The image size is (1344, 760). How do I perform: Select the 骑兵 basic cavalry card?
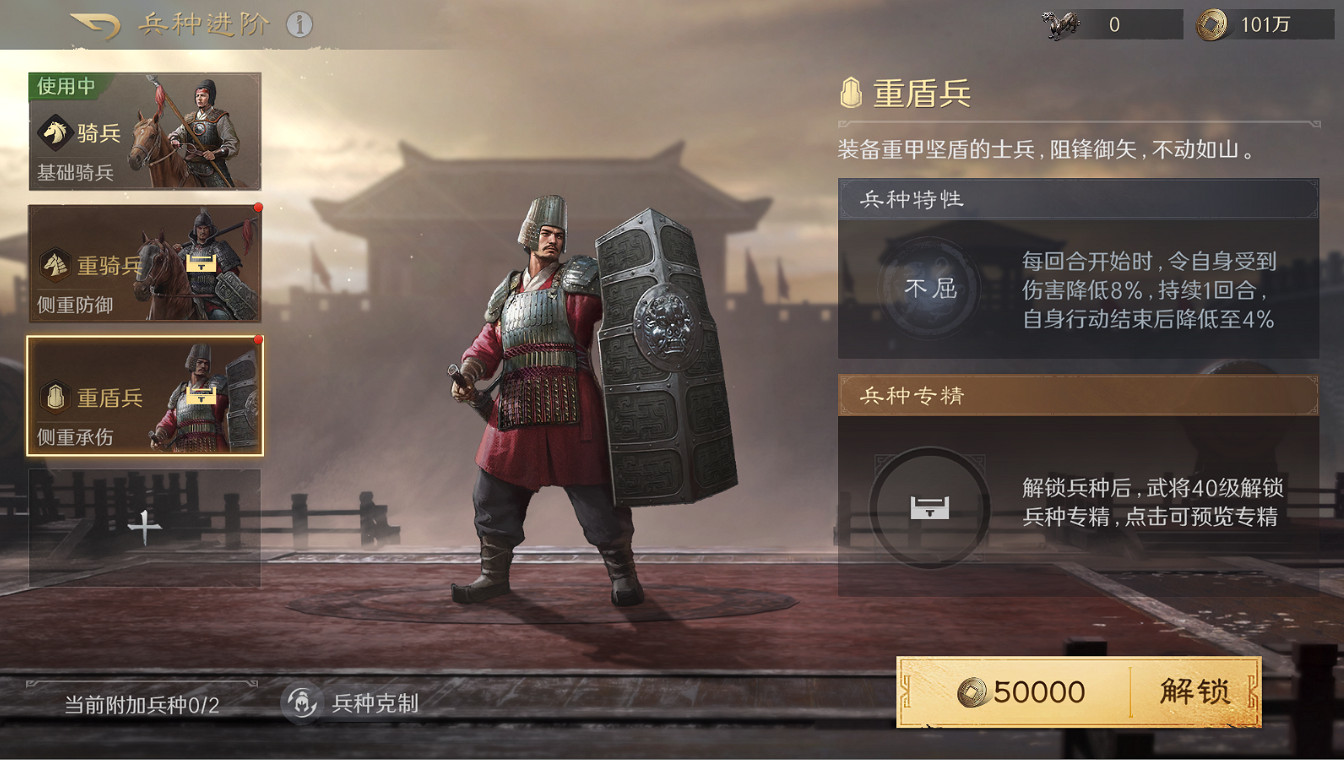[x=144, y=131]
